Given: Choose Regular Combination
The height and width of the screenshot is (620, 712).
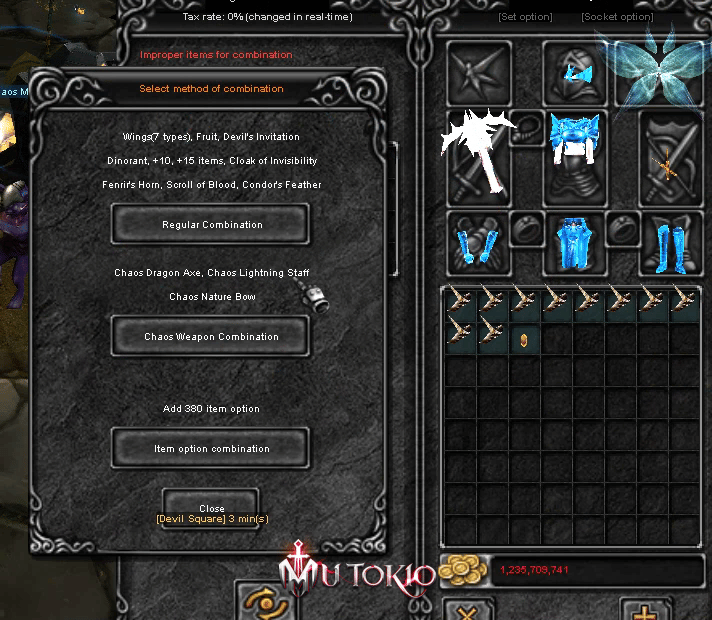Looking at the screenshot, I should 210,225.
